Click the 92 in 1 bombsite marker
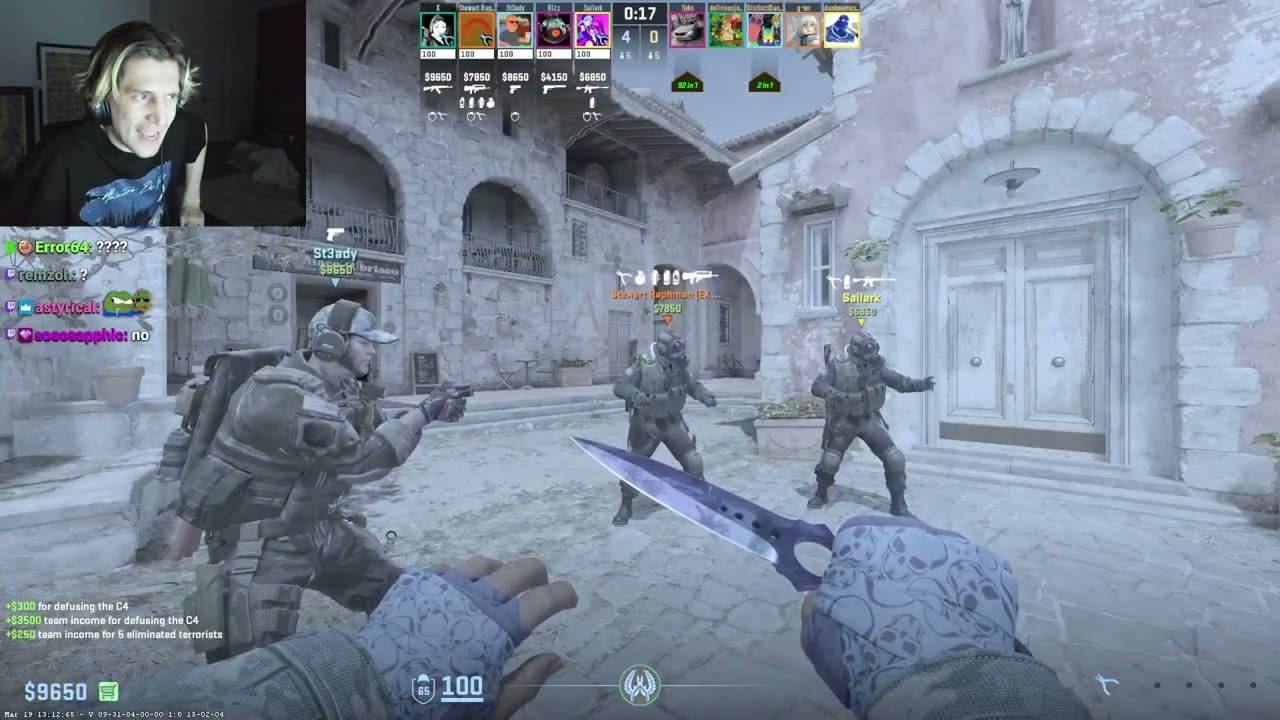This screenshot has width=1280, height=720. point(687,84)
